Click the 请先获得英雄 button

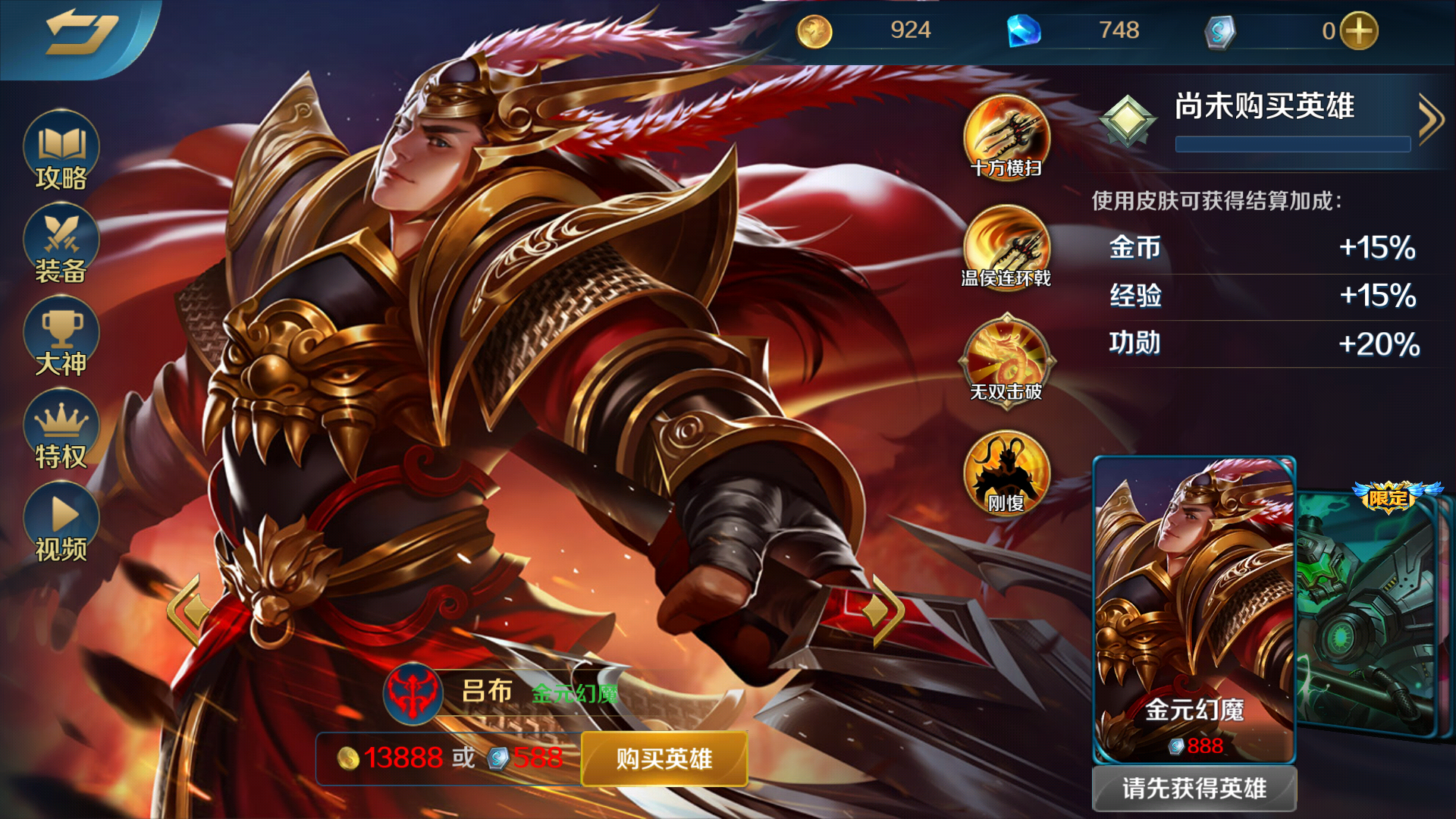(1194, 789)
